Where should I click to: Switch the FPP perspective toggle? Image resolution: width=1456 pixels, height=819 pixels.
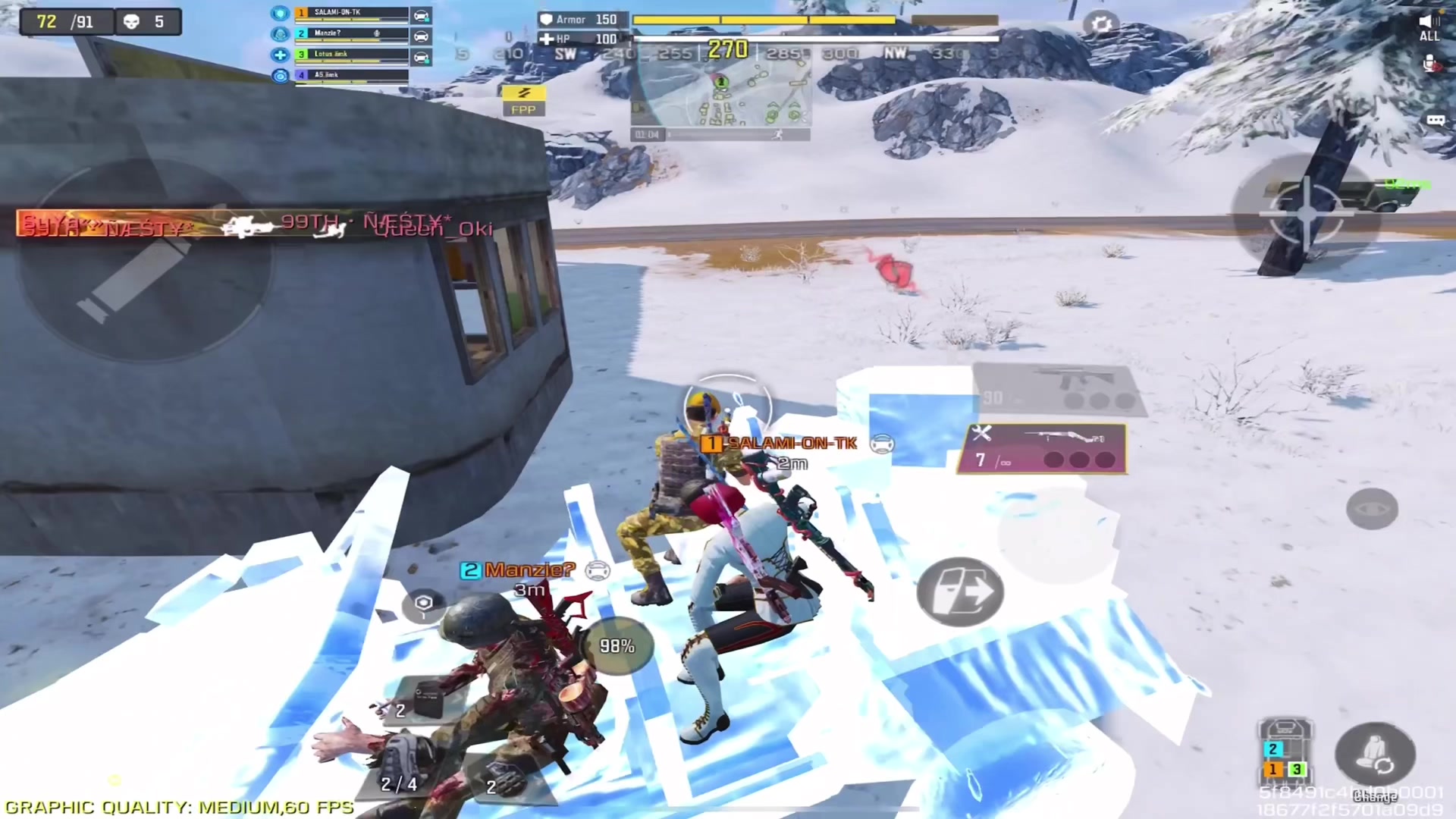[x=523, y=100]
